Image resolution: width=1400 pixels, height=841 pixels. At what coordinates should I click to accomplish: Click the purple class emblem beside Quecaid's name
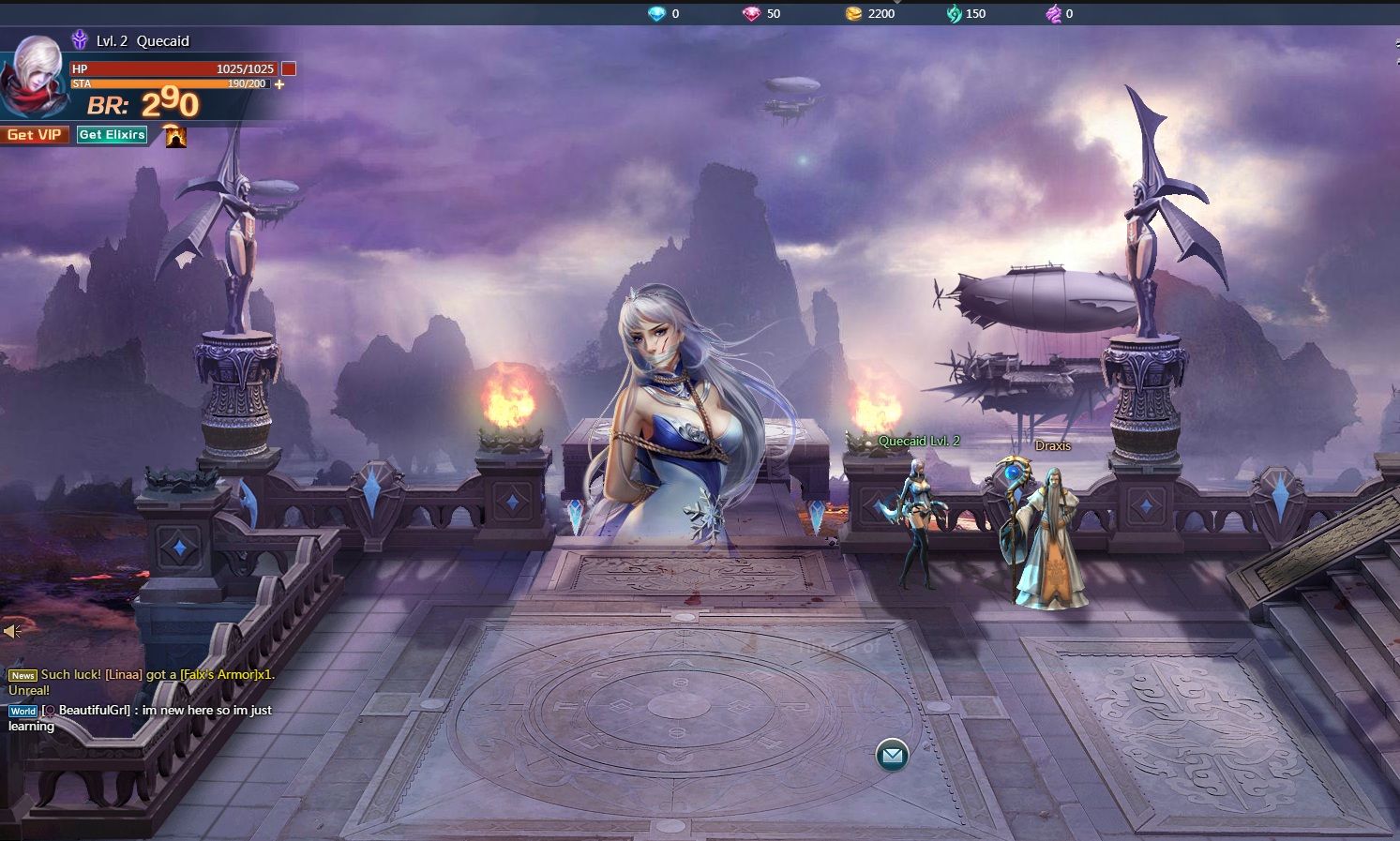coord(79,41)
